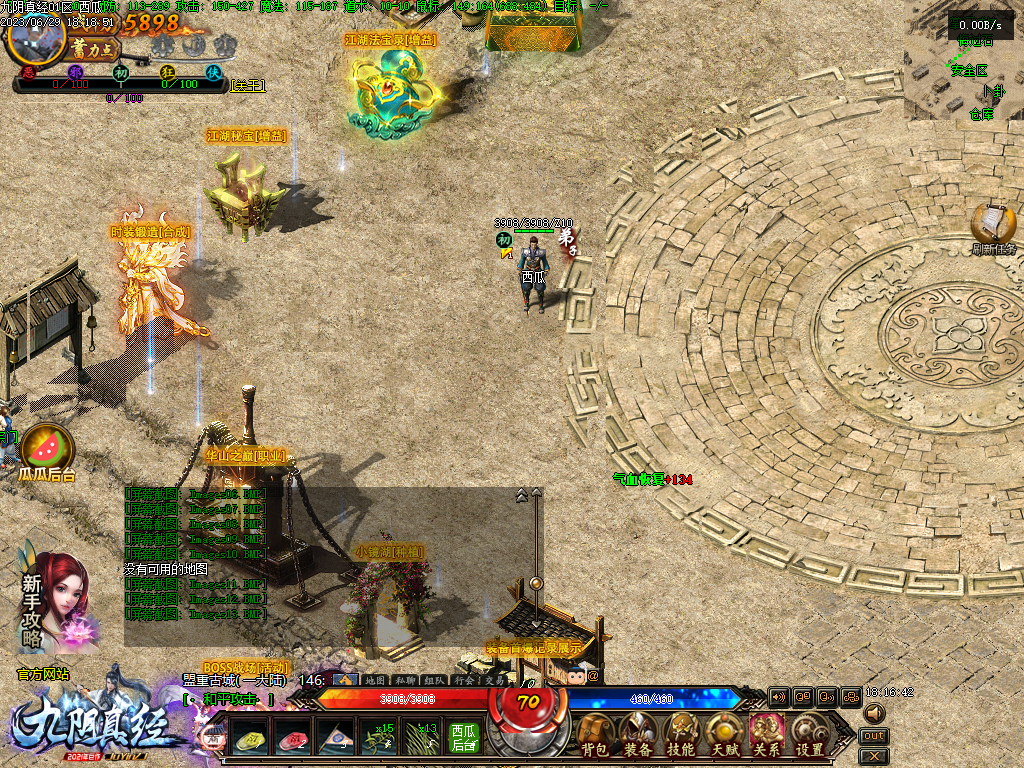Open the minimap
1024x768 pixels.
point(963,60)
